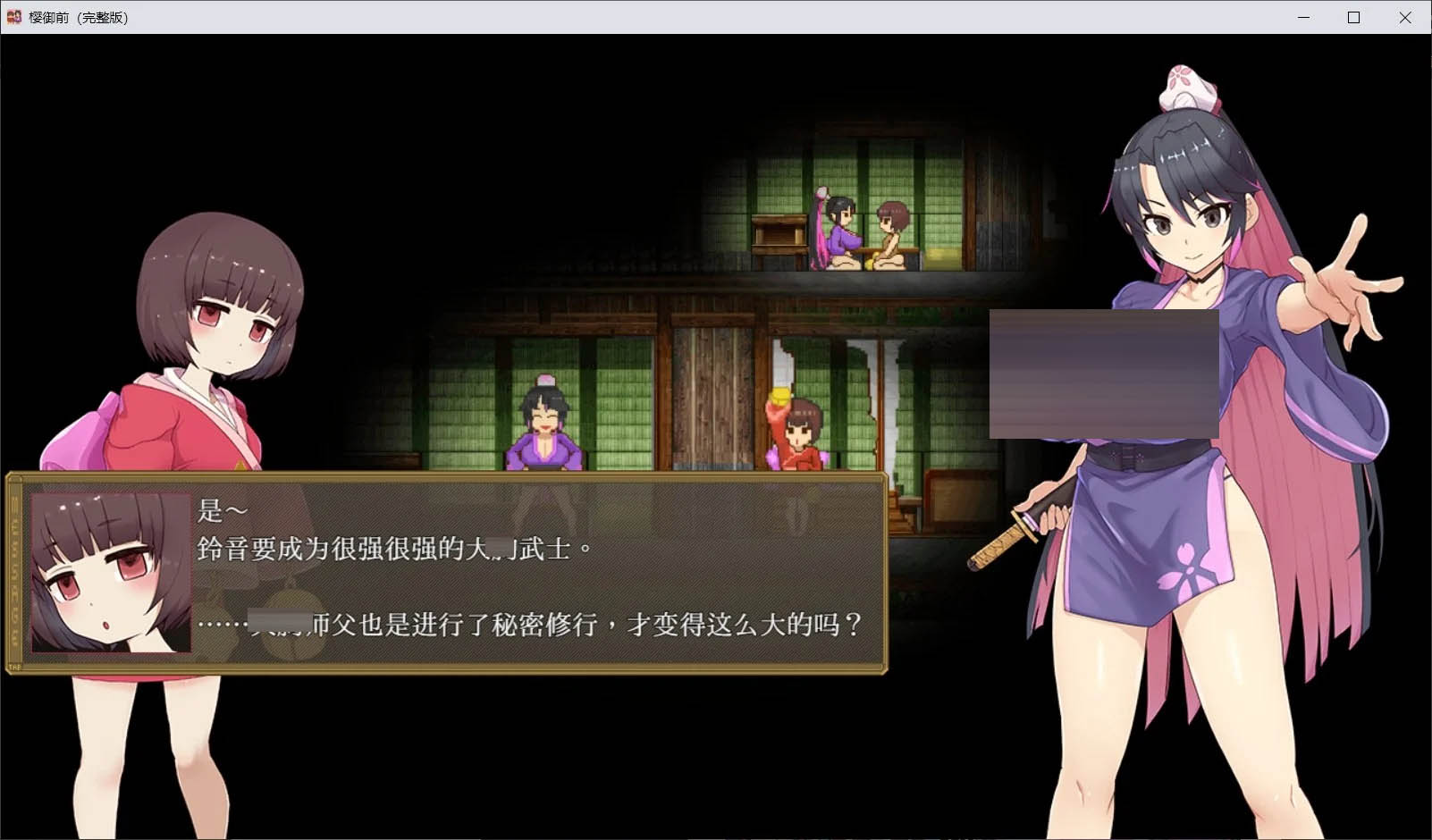The image size is (1432, 840).
Task: Click the pixel sprite of the seated master upstairs
Action: pyautogui.click(x=840, y=237)
